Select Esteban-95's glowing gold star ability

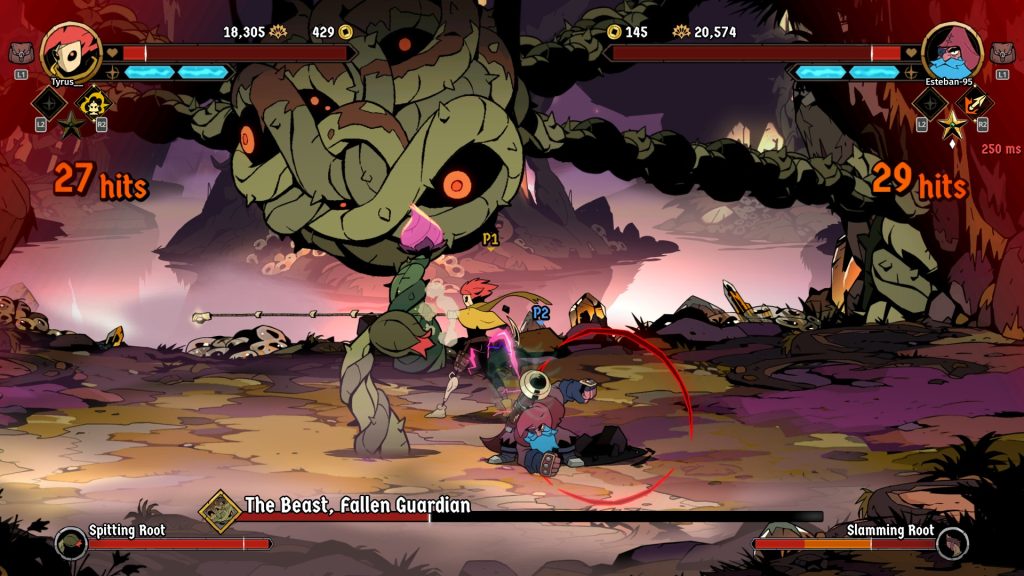coord(952,126)
